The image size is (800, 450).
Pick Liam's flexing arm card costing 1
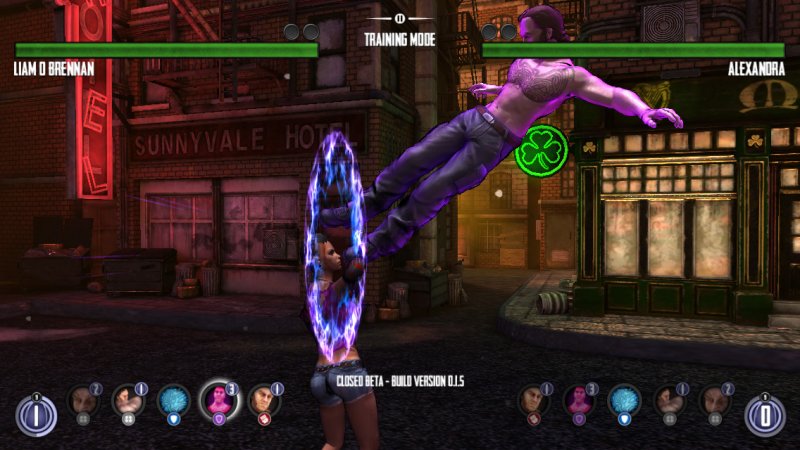(x=127, y=402)
